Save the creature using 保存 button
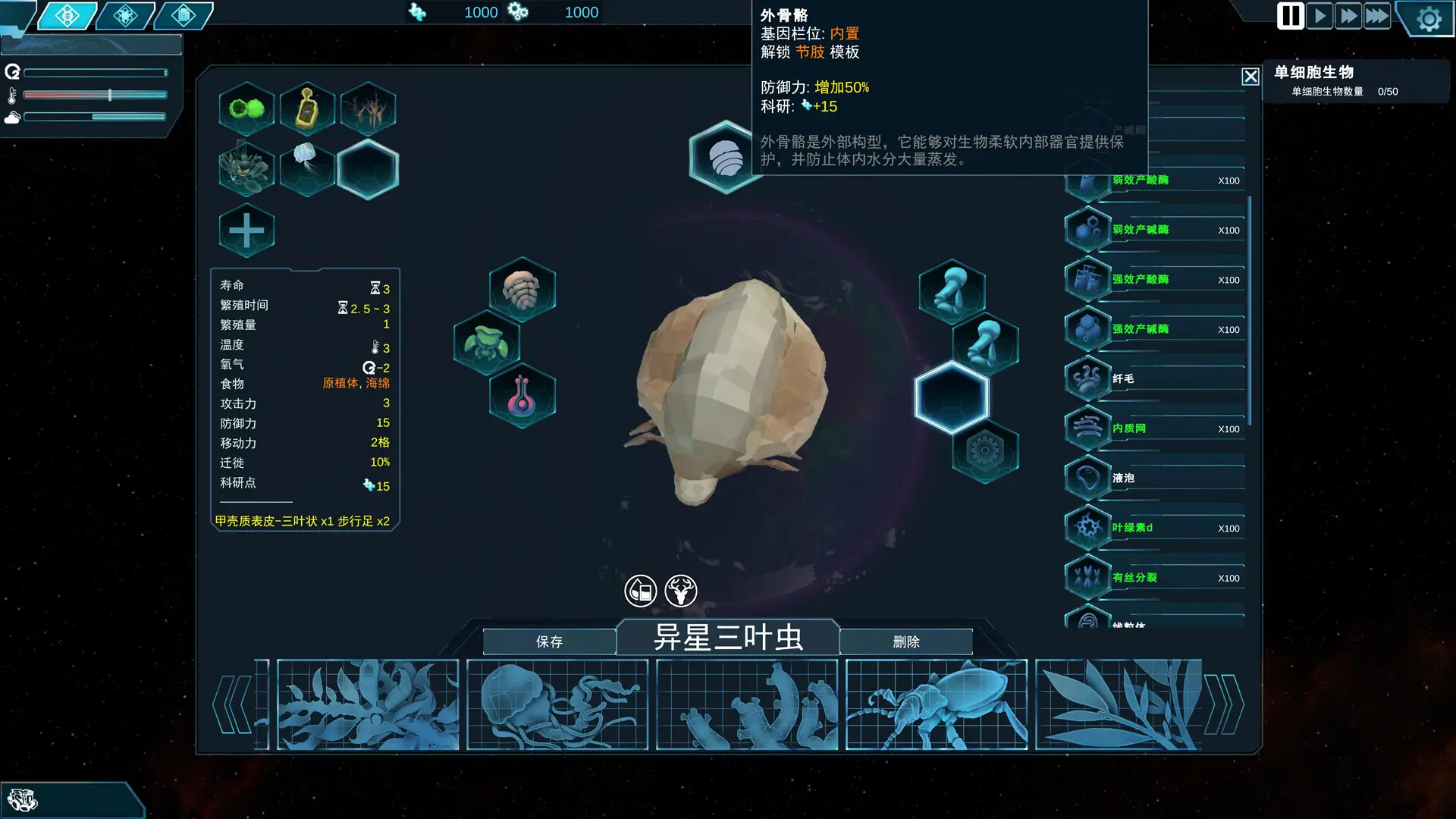The width and height of the screenshot is (1456, 819). tap(548, 642)
